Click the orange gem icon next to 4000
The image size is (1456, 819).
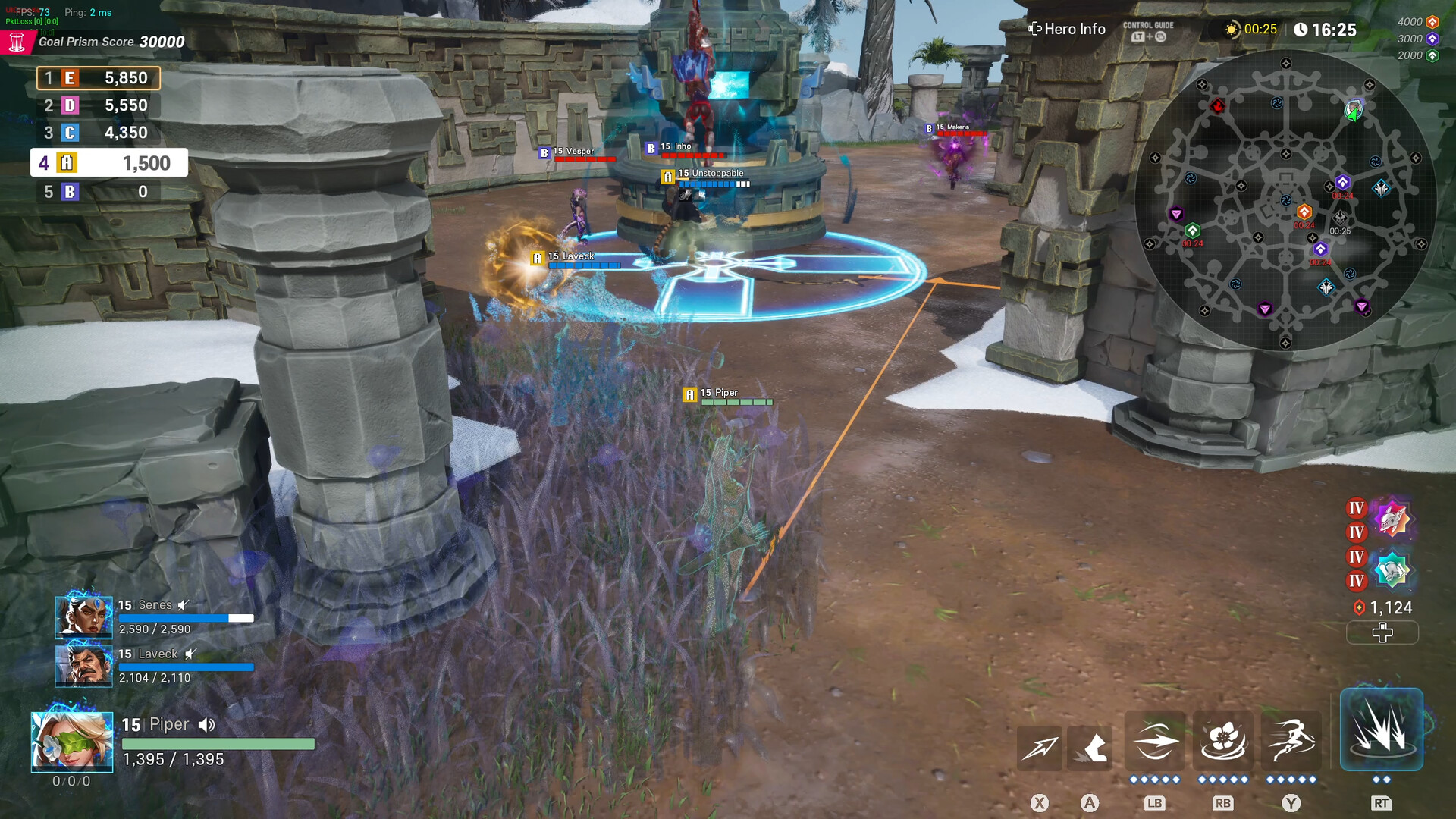1432,23
